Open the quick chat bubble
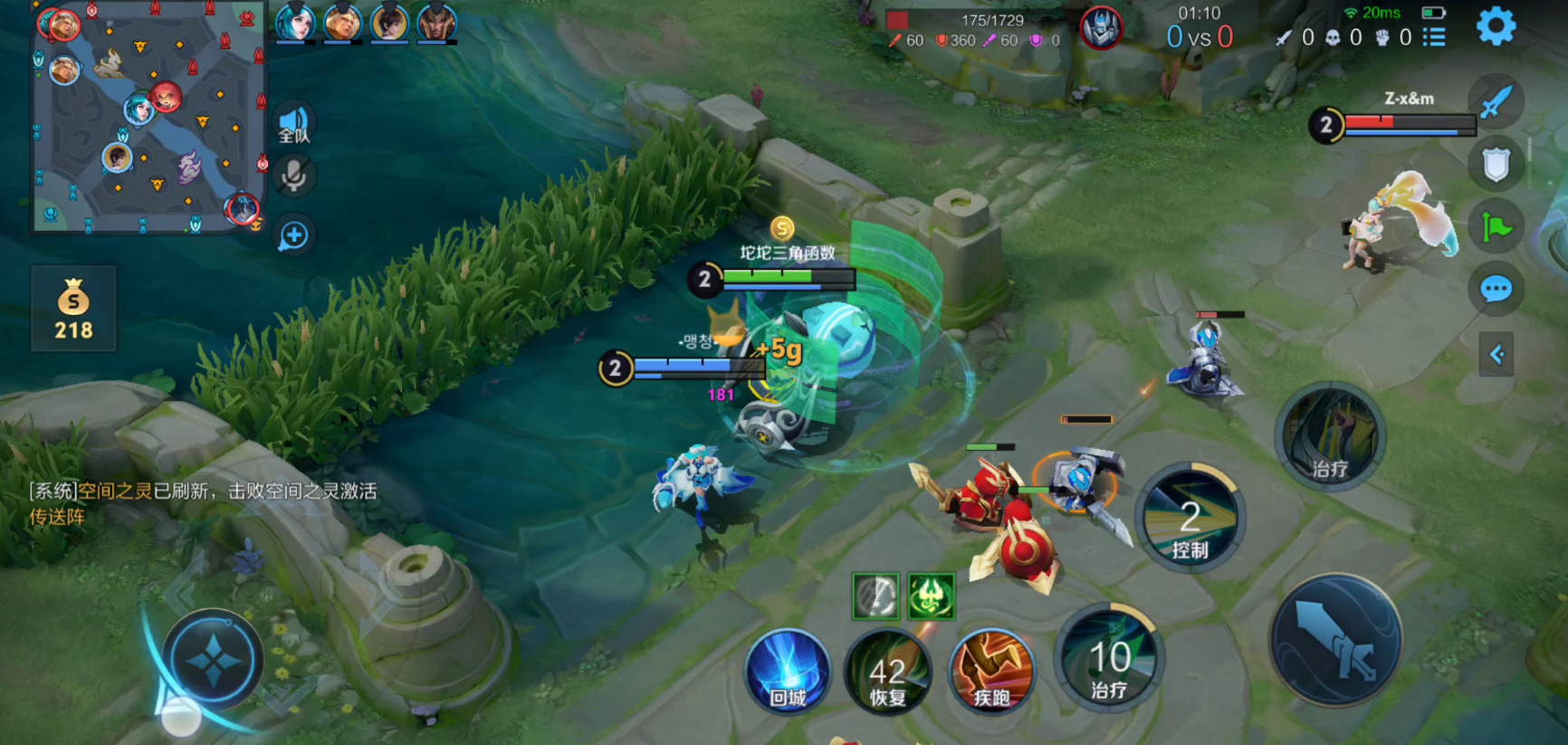 pos(1496,290)
